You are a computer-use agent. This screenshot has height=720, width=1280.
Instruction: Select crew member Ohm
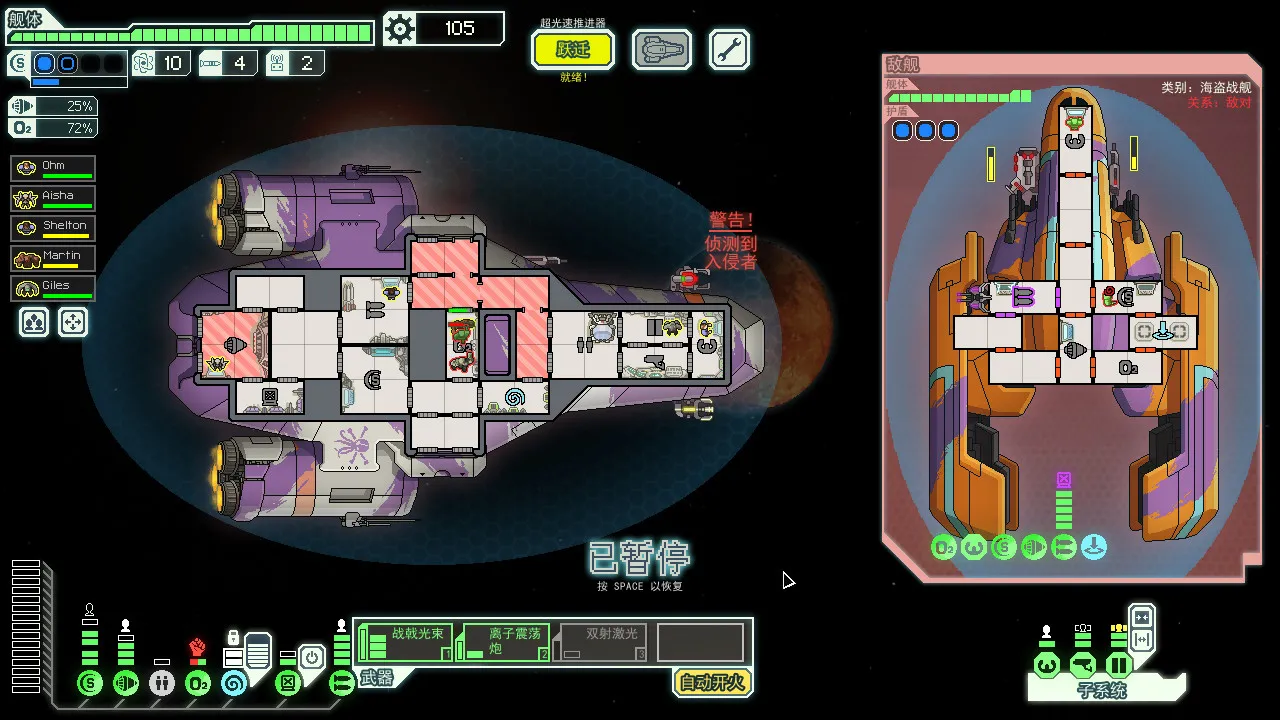(x=52, y=167)
